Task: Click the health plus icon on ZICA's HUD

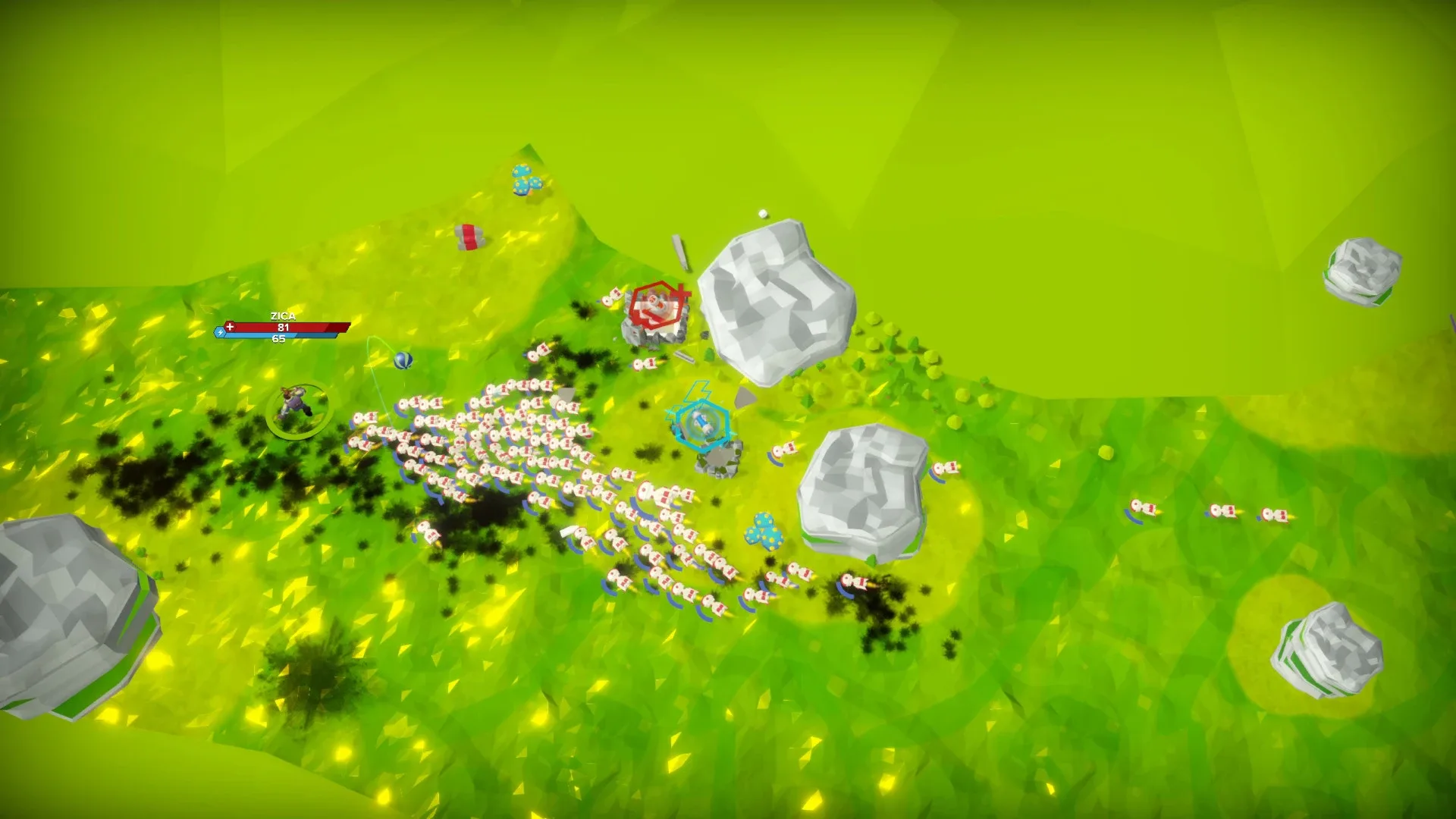Action: coord(230,327)
